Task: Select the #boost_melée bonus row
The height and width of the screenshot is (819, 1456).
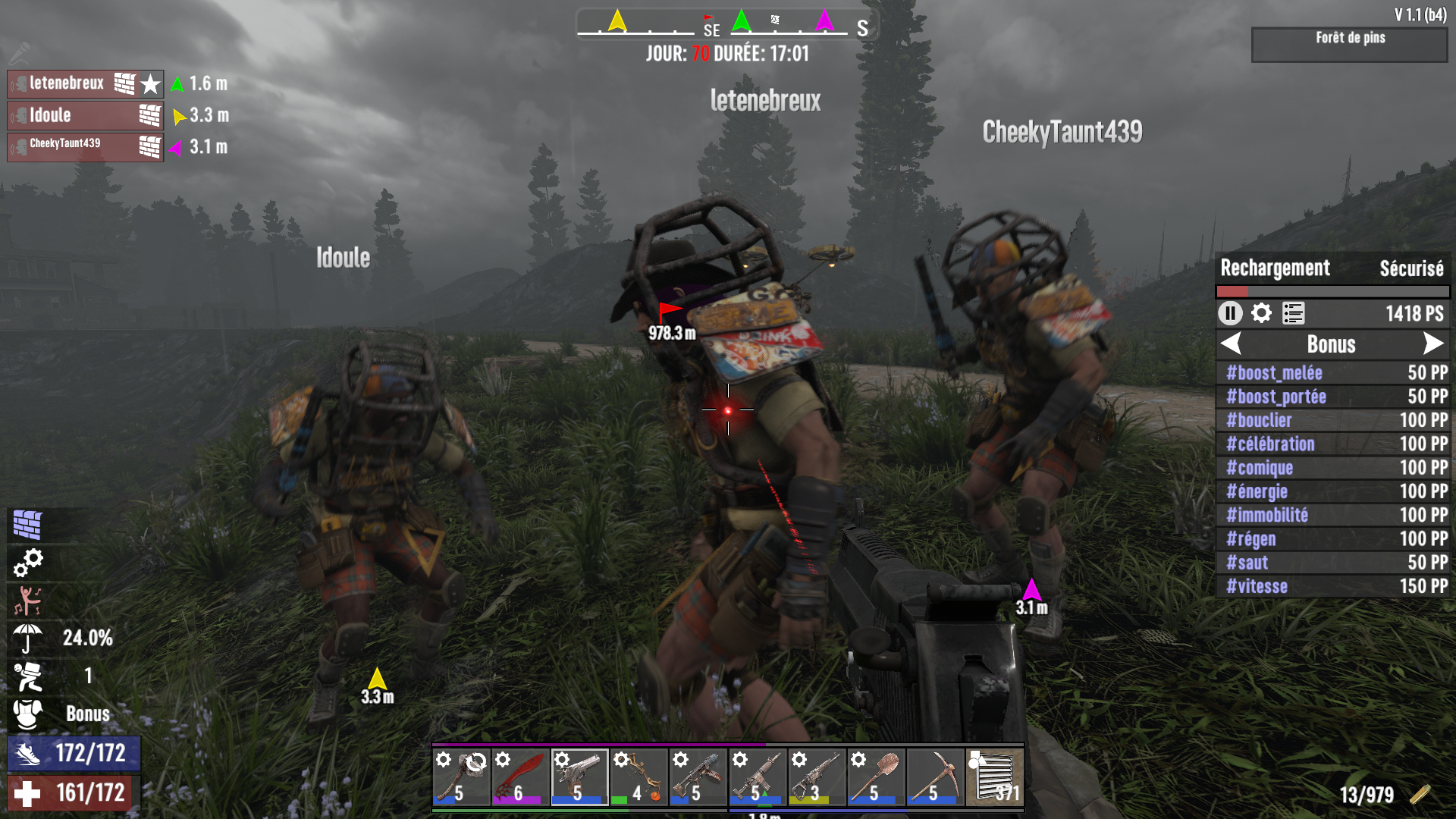Action: point(1333,373)
